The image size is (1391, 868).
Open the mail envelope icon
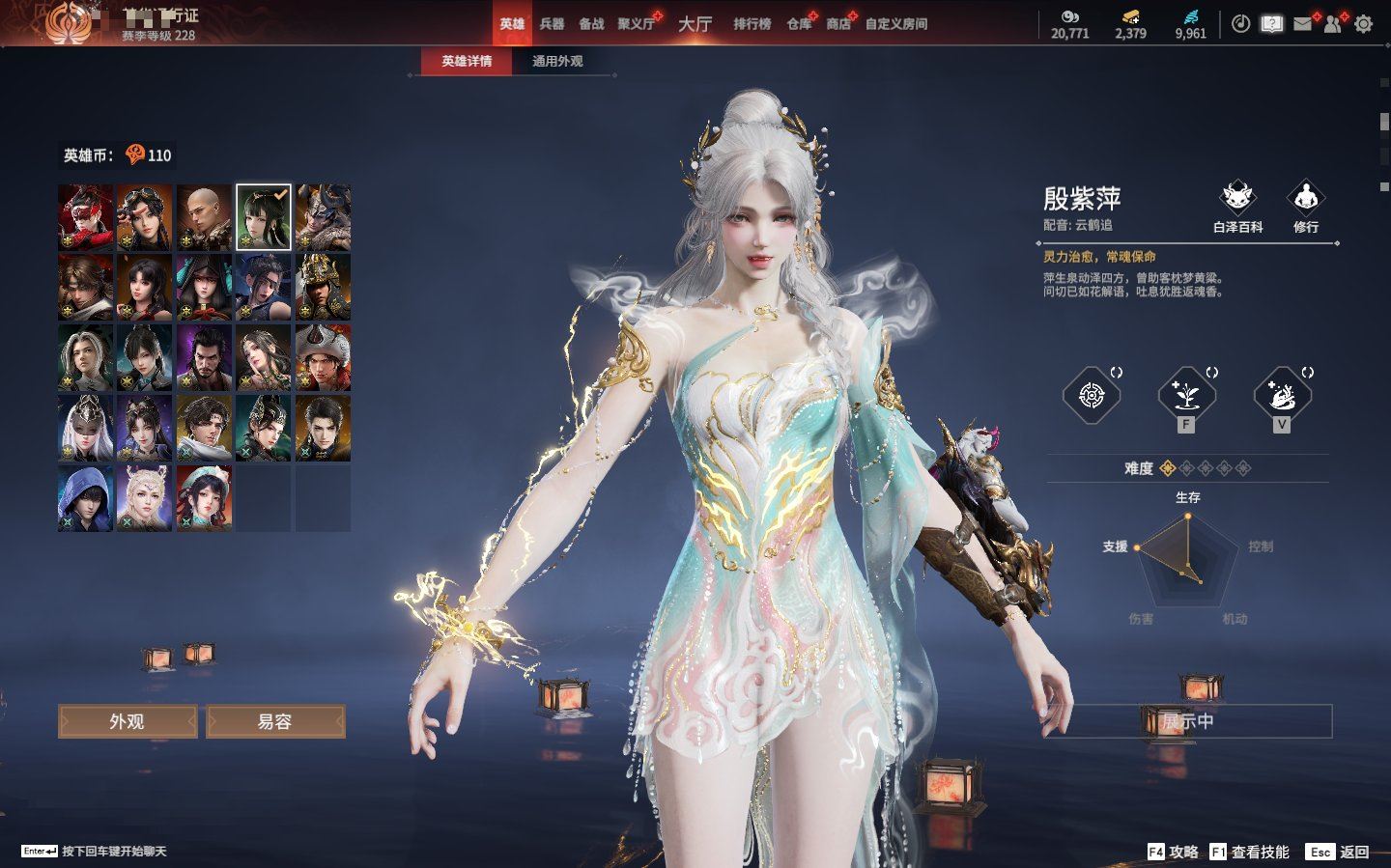(x=1302, y=24)
